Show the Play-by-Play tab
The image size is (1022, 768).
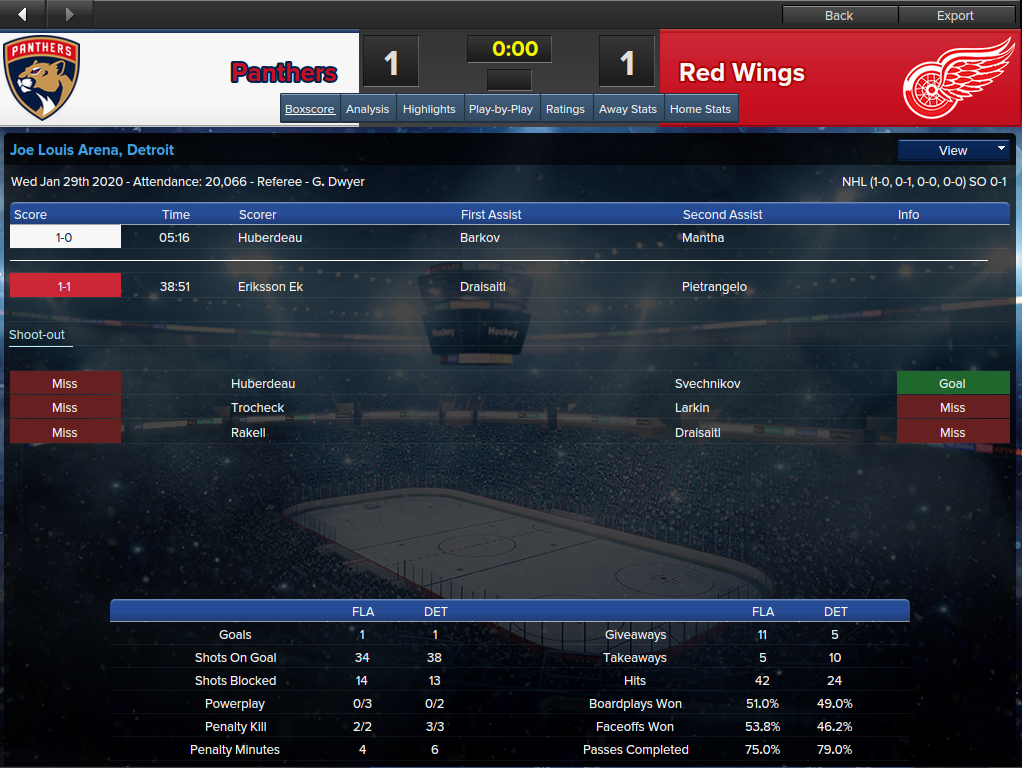coord(501,109)
